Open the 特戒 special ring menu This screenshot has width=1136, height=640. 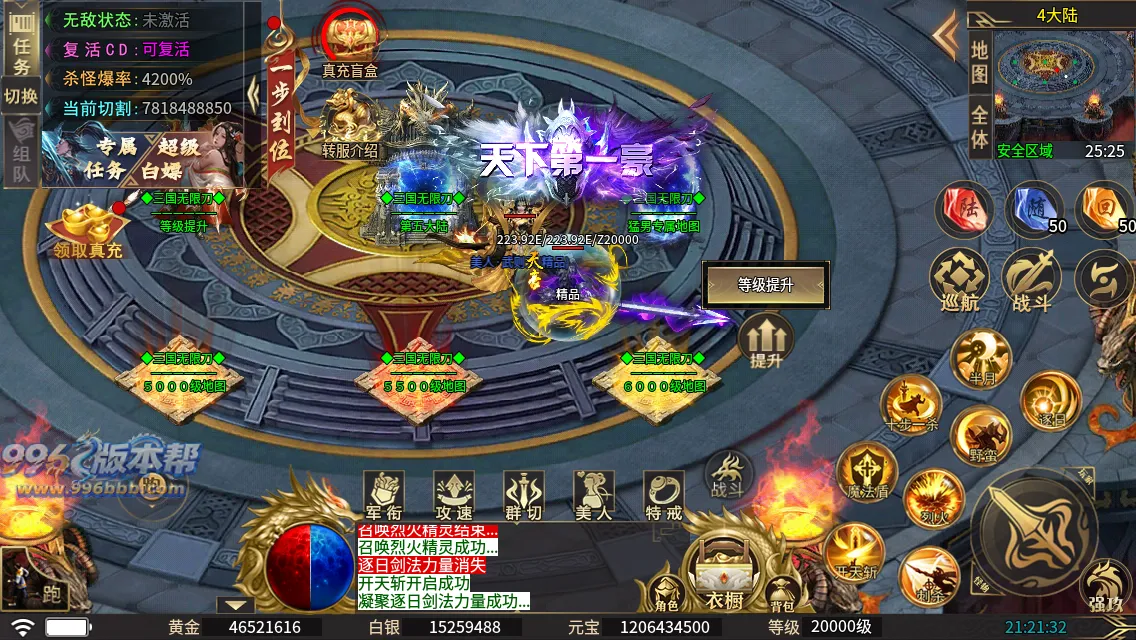point(663,497)
